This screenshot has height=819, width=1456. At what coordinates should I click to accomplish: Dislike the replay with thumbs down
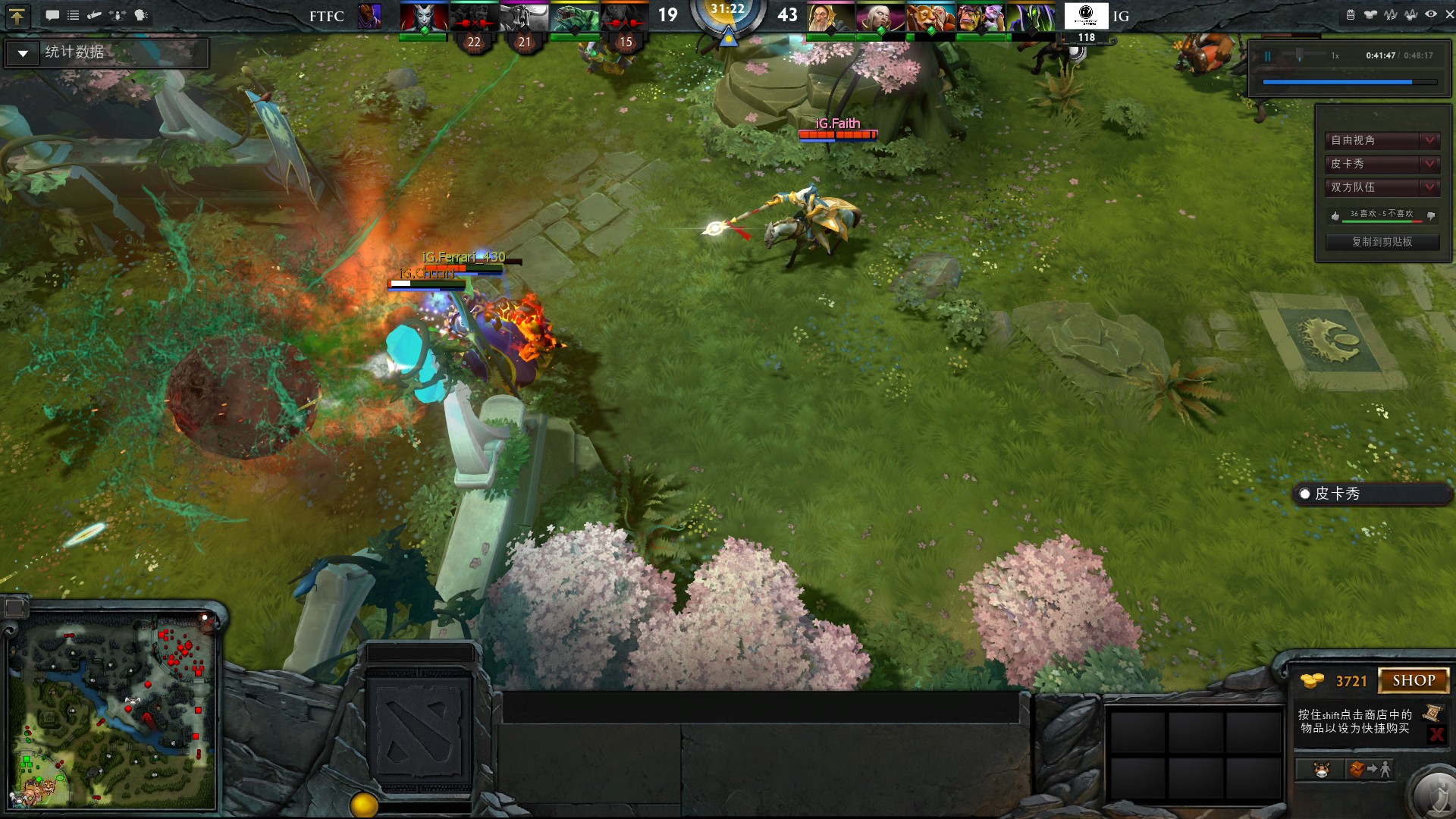pyautogui.click(x=1431, y=216)
